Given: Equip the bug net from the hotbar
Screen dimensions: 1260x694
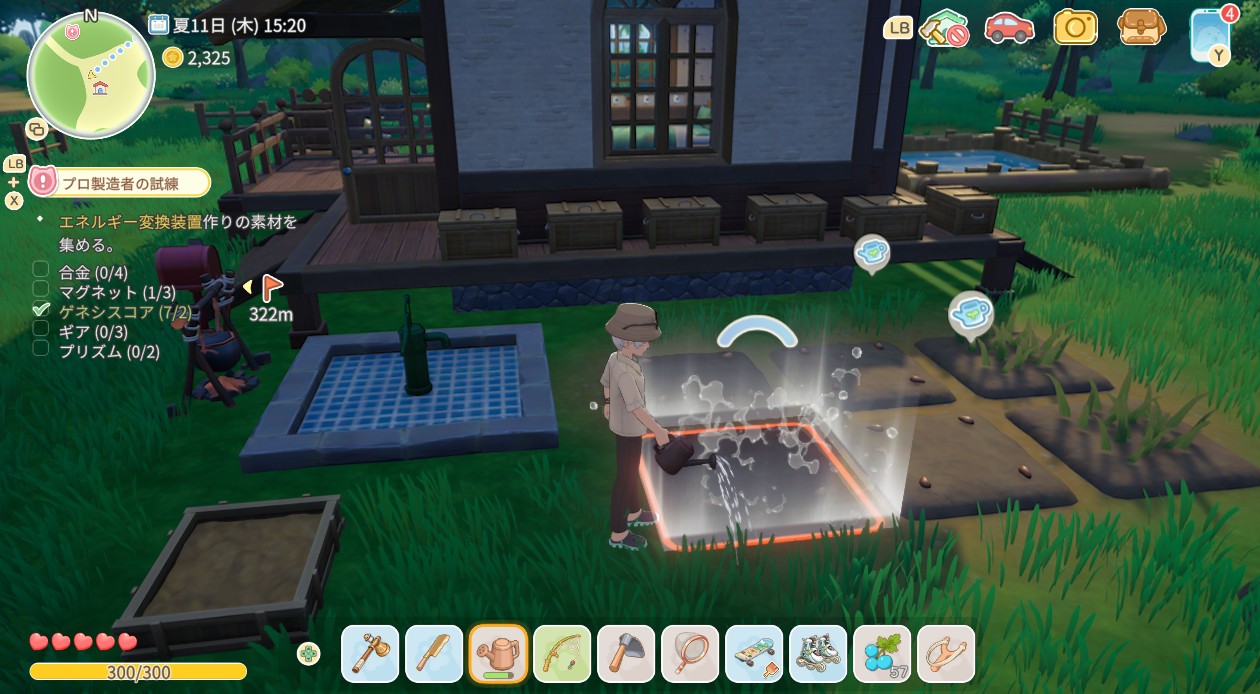Looking at the screenshot, I should 690,654.
